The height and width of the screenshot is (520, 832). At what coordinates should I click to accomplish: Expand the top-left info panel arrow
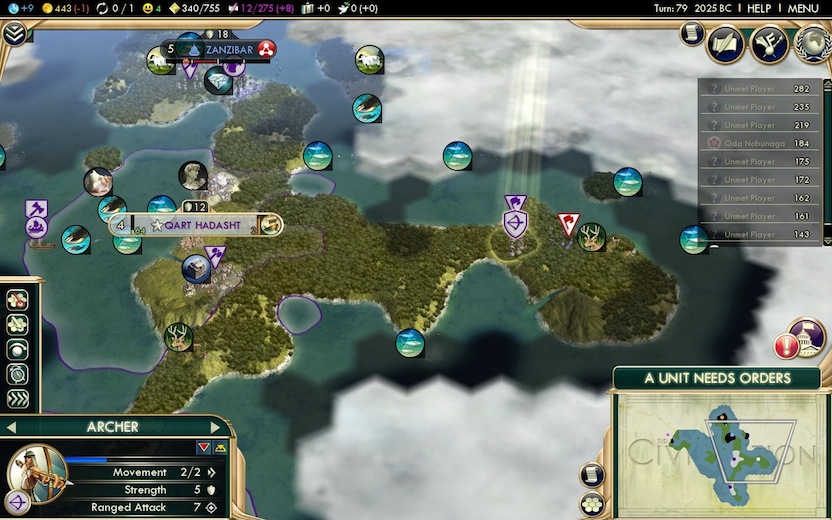coord(15,33)
